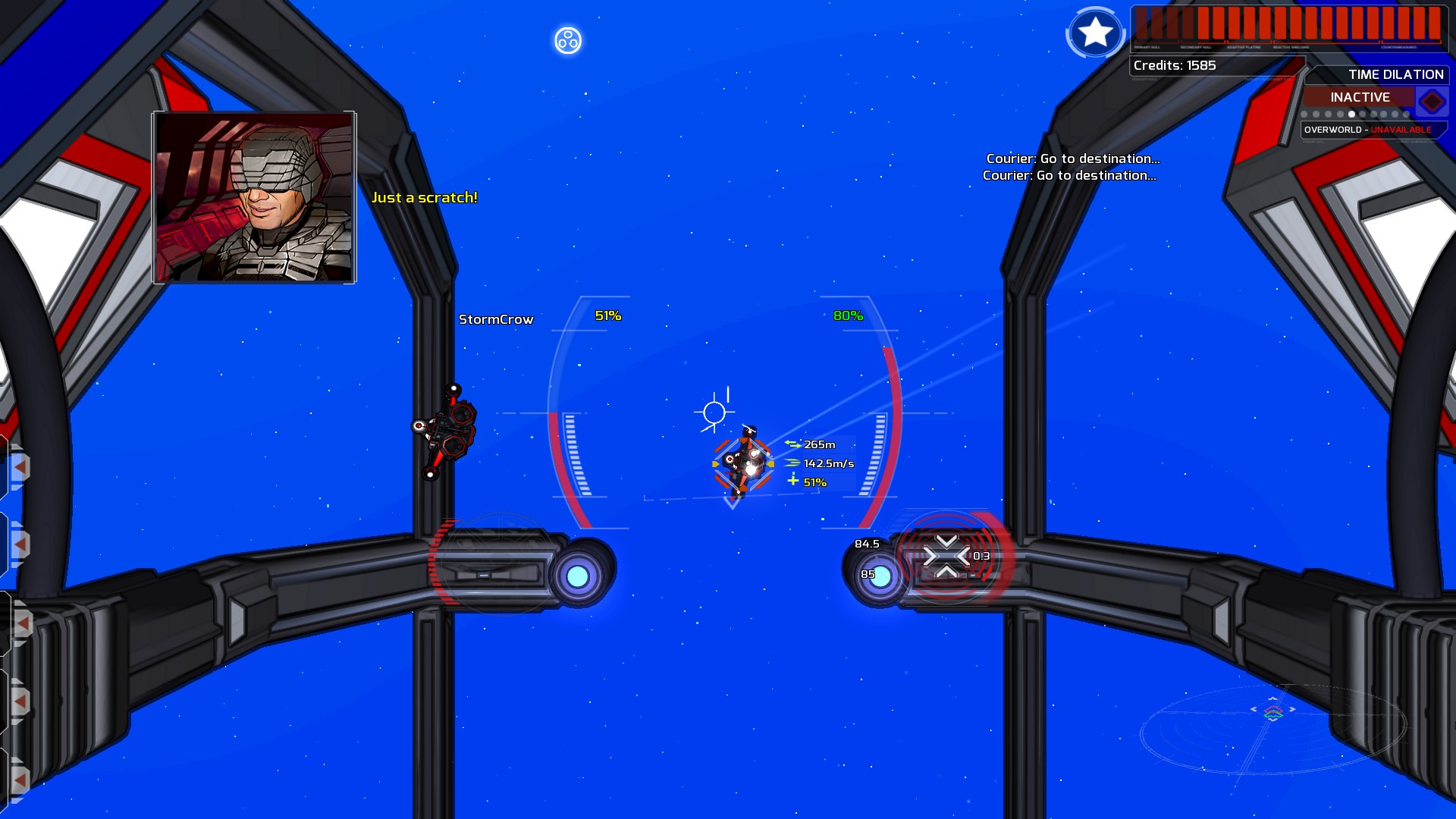The image size is (1456, 819).
Task: Click the pilot portrait saying Just a scratch!
Action: (x=253, y=196)
